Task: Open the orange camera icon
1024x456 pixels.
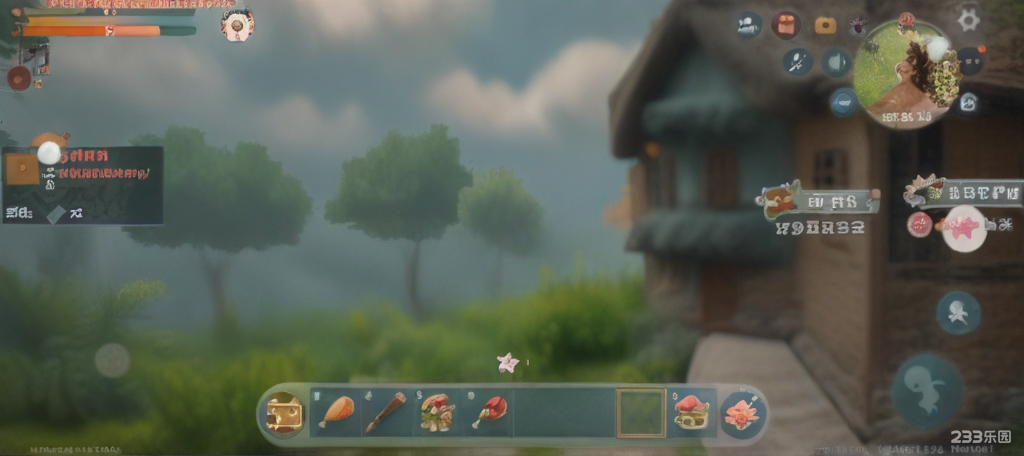Action: click(x=825, y=25)
